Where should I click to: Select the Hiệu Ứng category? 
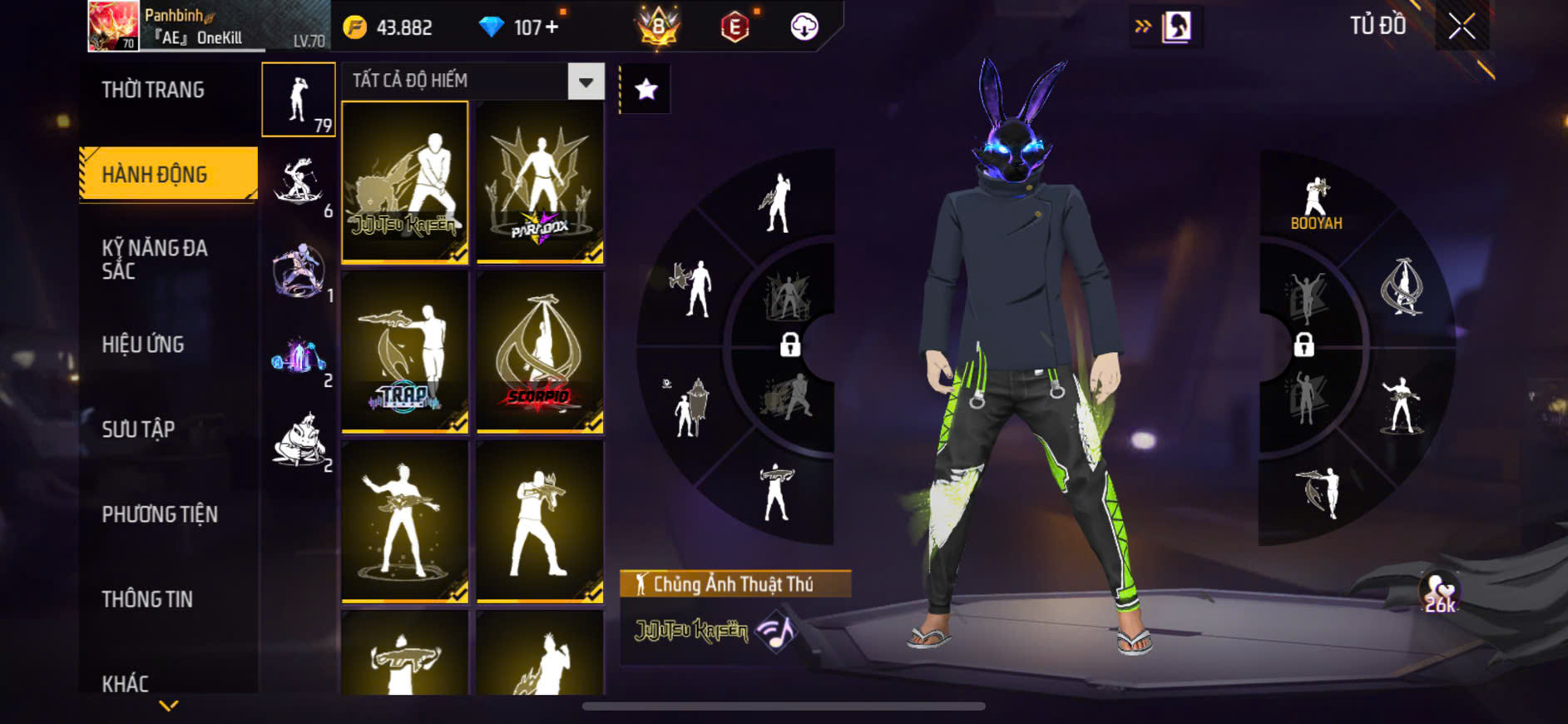tap(143, 345)
